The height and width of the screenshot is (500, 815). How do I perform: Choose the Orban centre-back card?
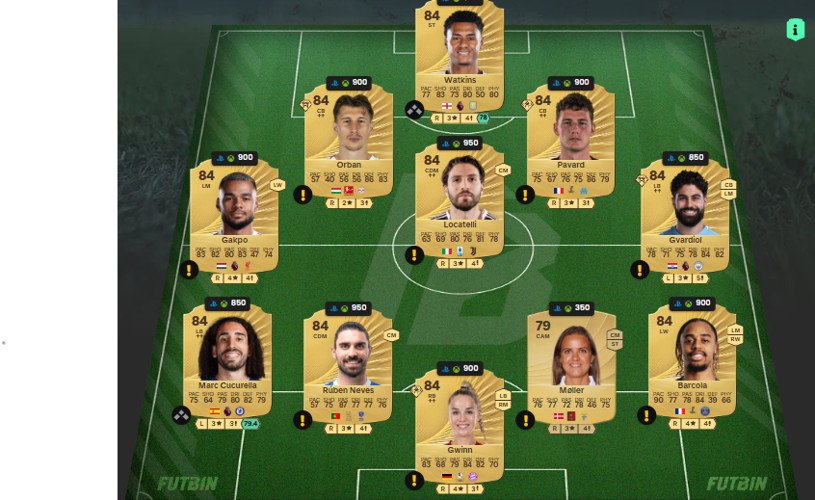click(348, 140)
